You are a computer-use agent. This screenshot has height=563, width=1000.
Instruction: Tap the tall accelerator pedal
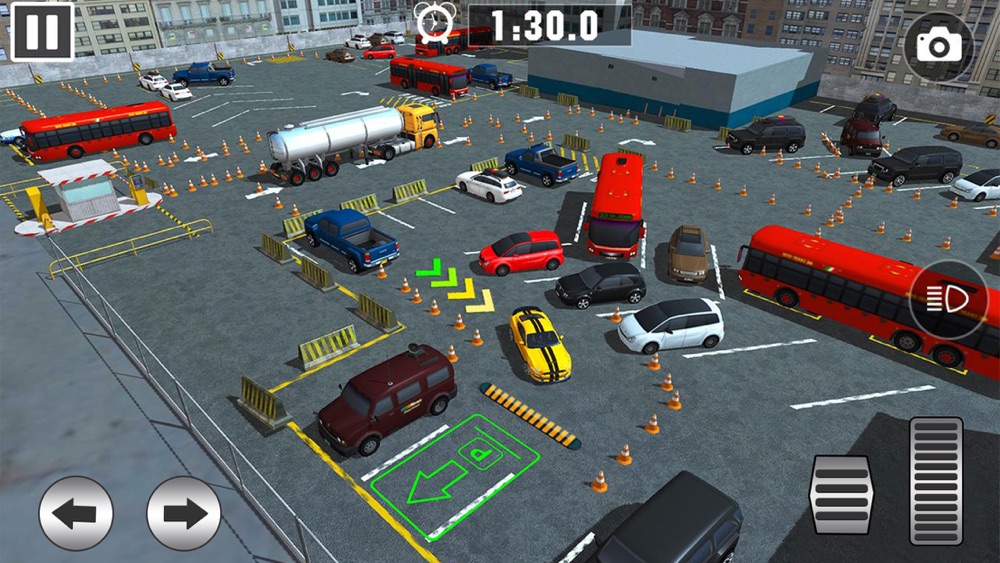pyautogui.click(x=936, y=480)
